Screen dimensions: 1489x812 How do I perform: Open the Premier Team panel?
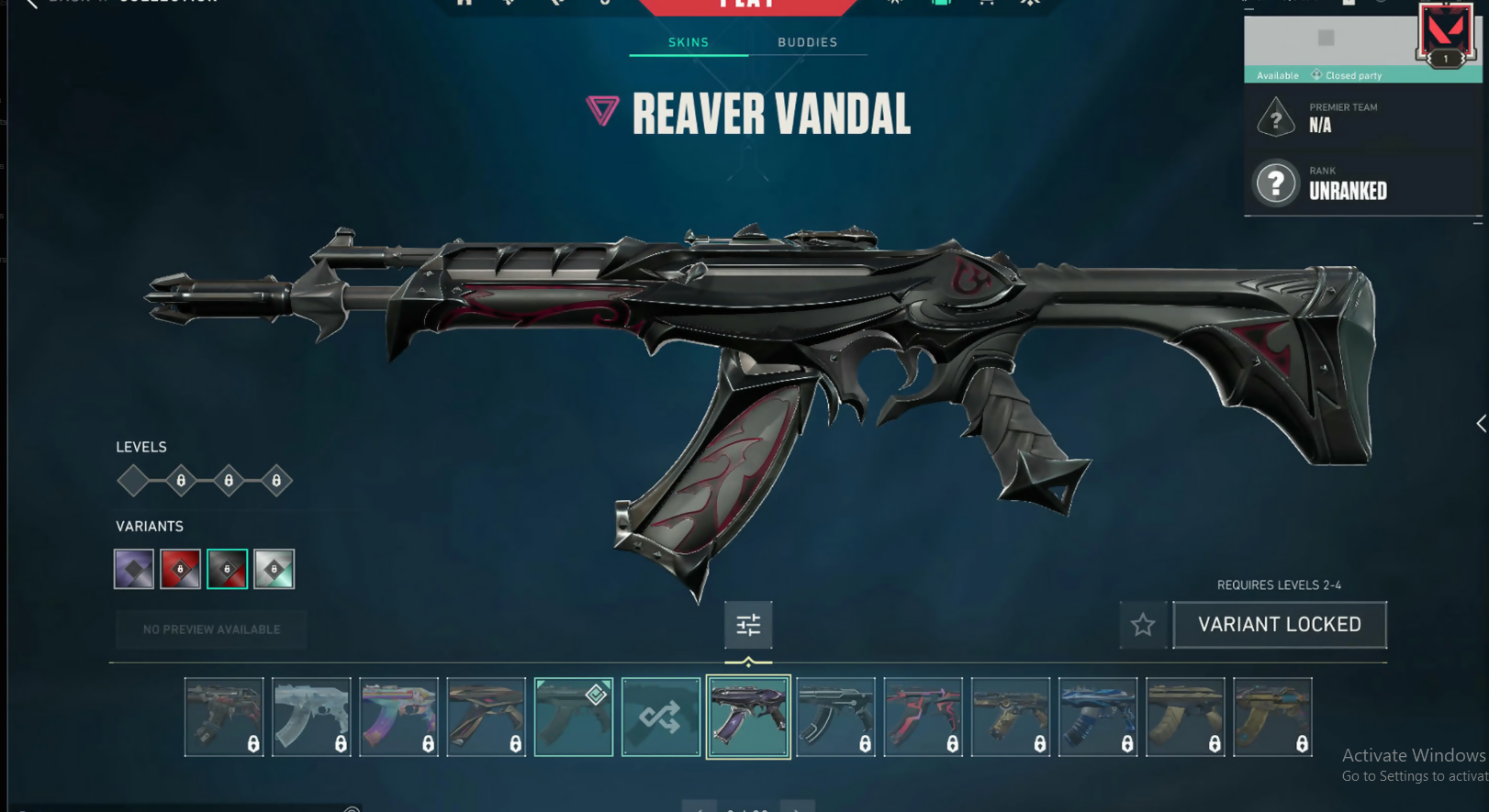coord(1362,117)
